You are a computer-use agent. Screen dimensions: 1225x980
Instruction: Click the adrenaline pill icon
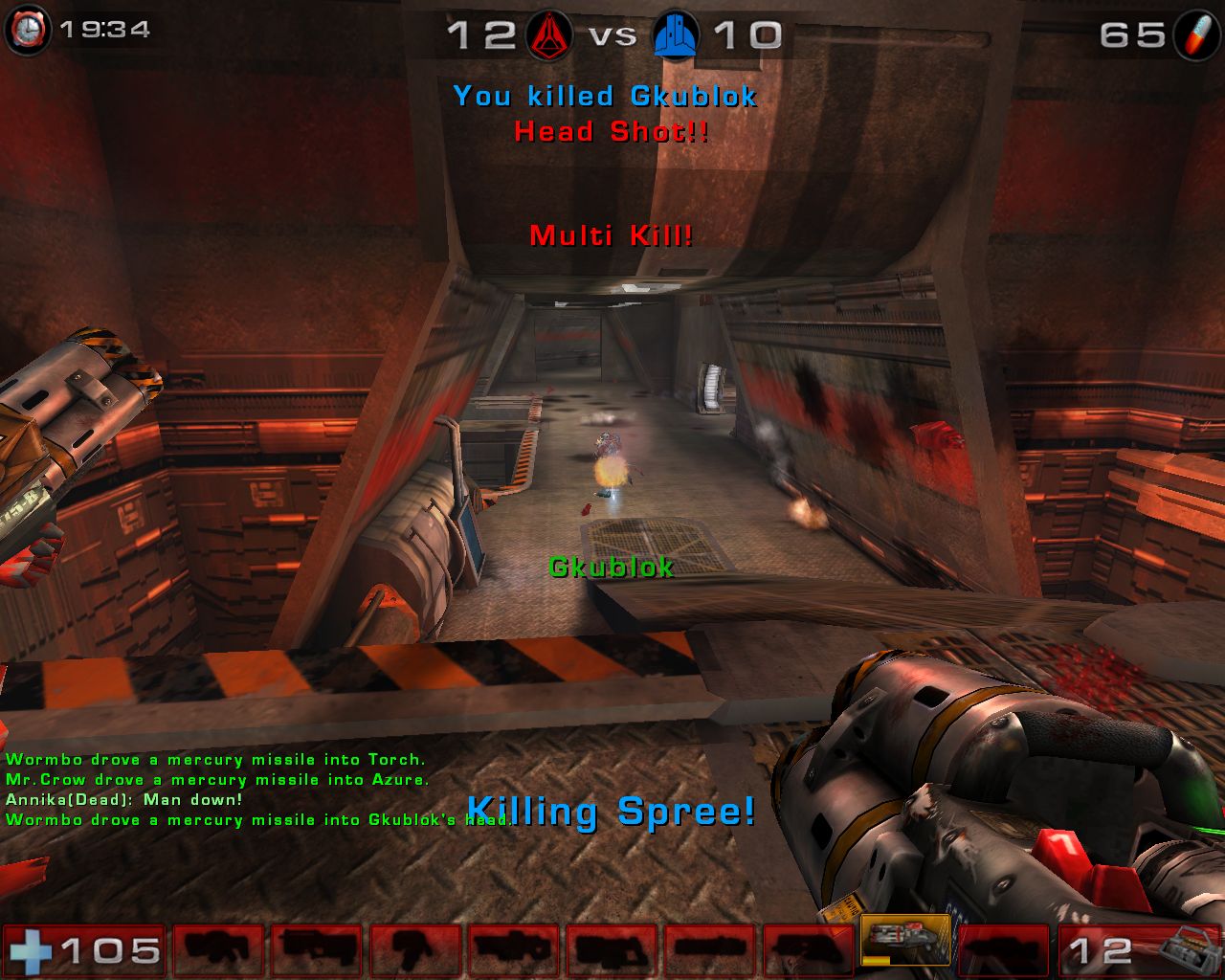point(1196,35)
